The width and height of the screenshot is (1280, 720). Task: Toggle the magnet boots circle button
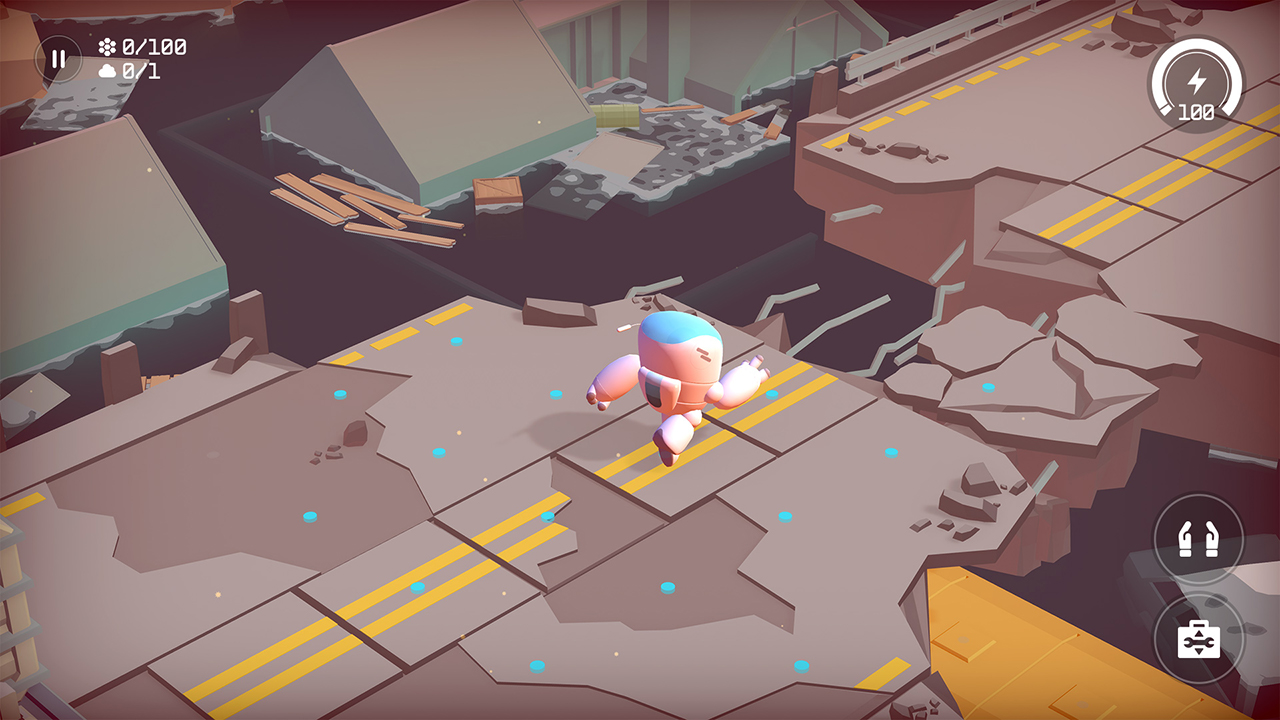pos(1199,538)
